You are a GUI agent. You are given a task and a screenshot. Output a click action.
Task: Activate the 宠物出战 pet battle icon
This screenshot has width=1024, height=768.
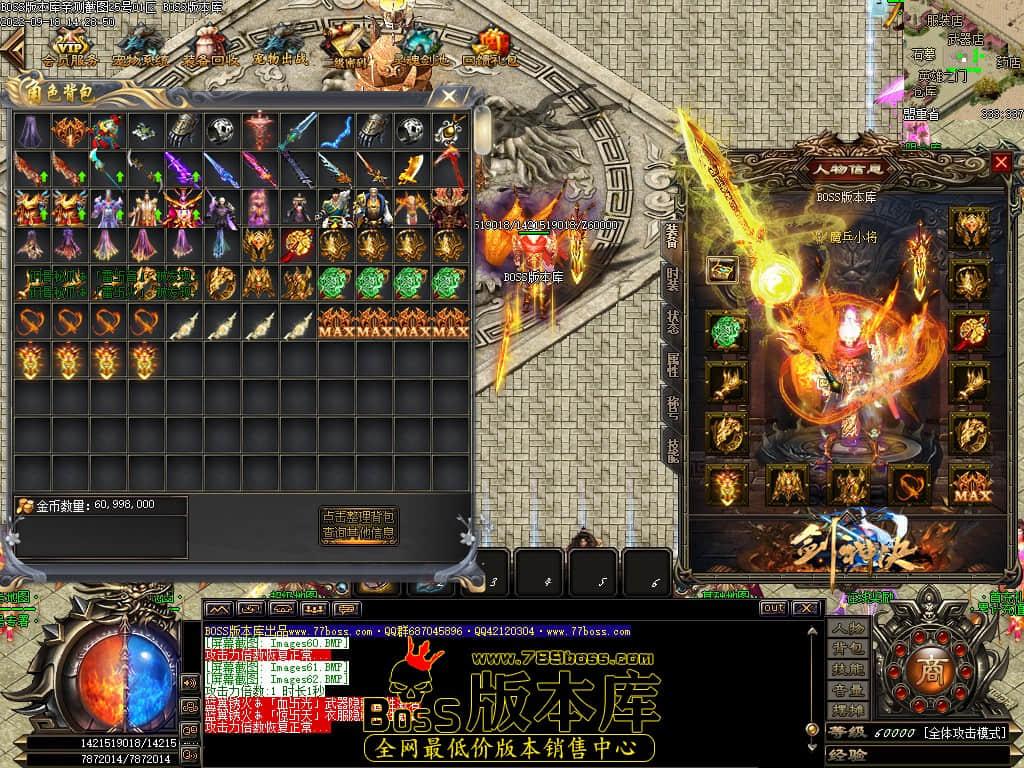(280, 46)
